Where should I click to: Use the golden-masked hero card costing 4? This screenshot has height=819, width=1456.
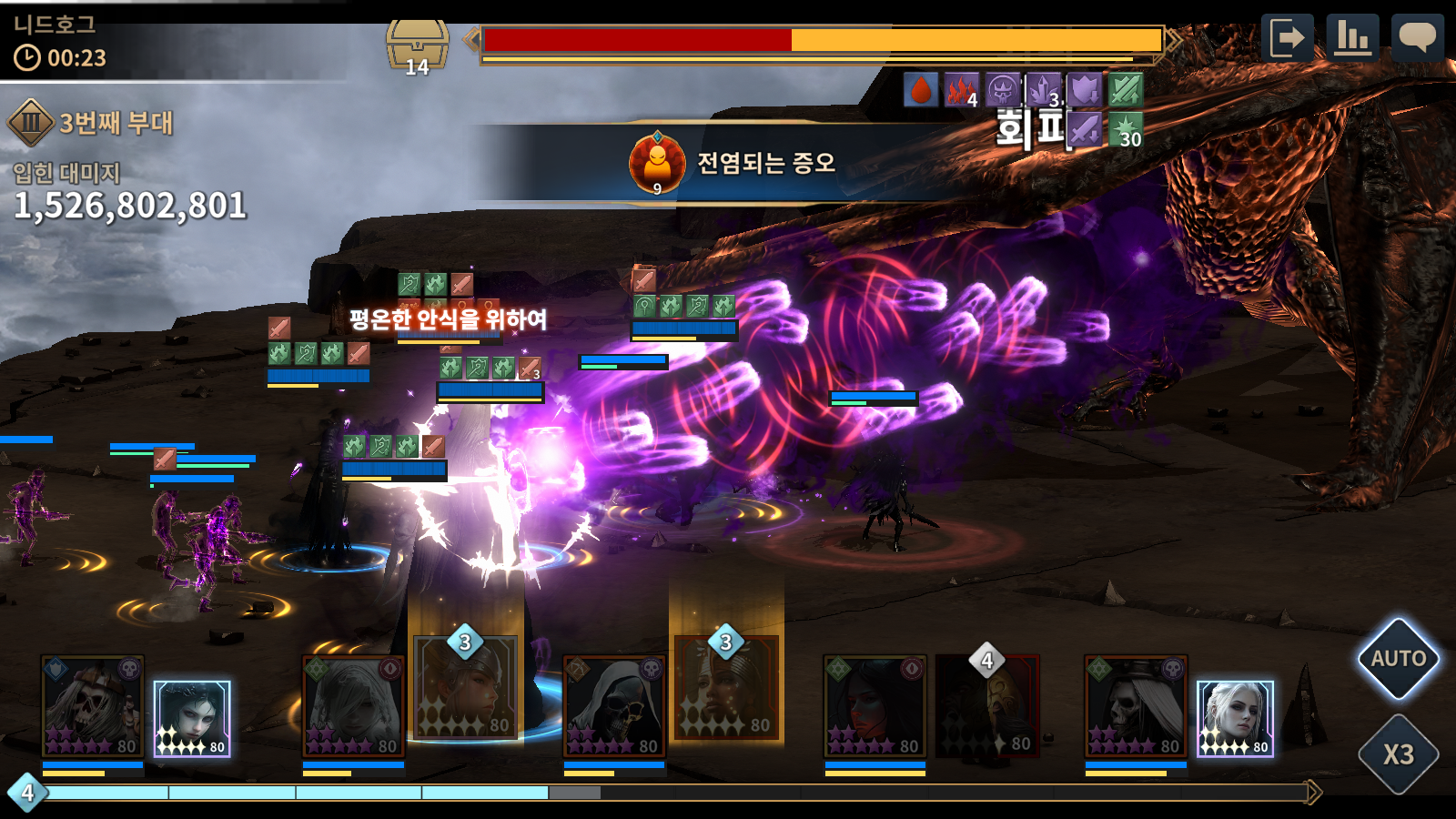(x=987, y=705)
